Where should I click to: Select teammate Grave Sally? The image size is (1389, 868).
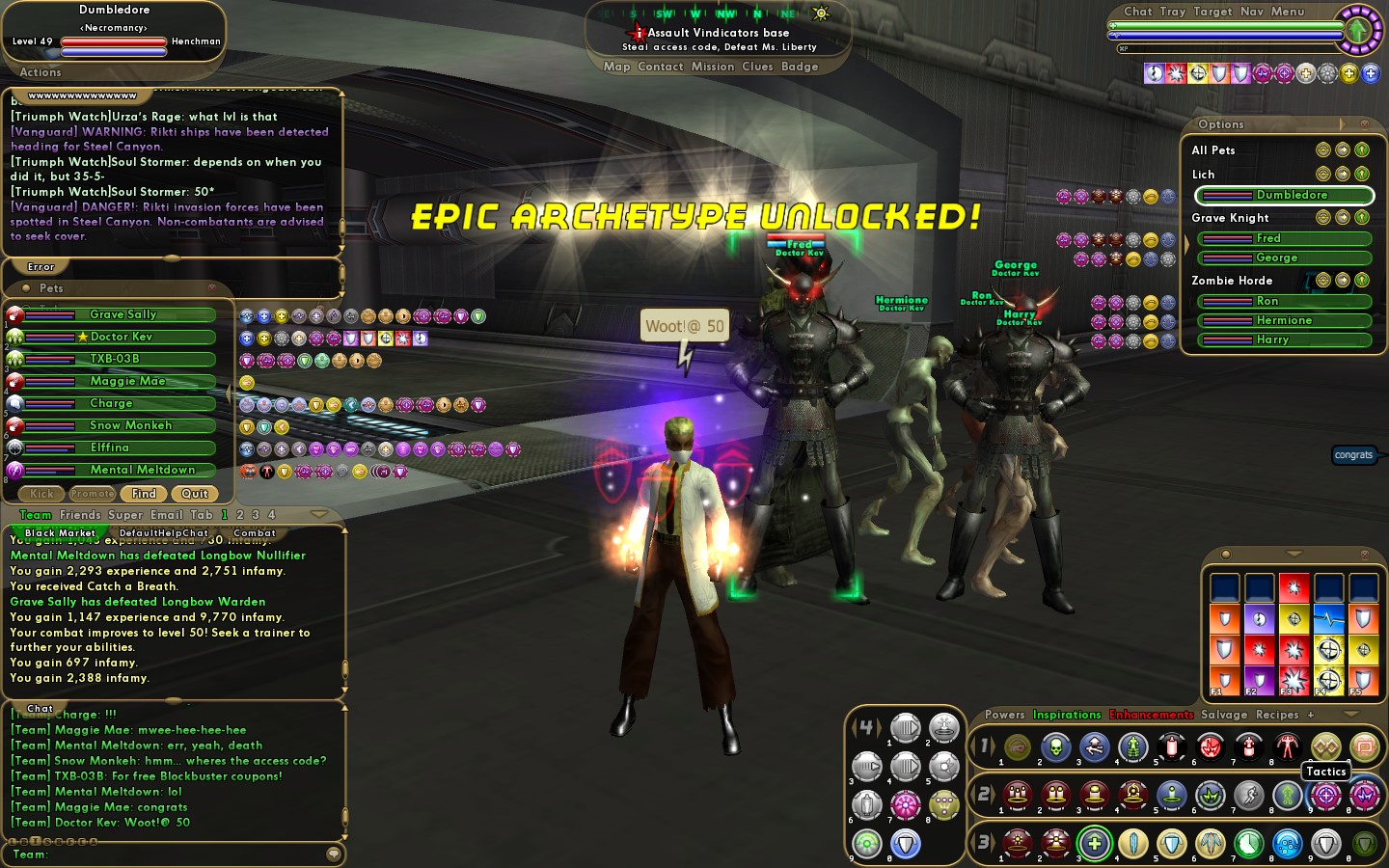[123, 314]
